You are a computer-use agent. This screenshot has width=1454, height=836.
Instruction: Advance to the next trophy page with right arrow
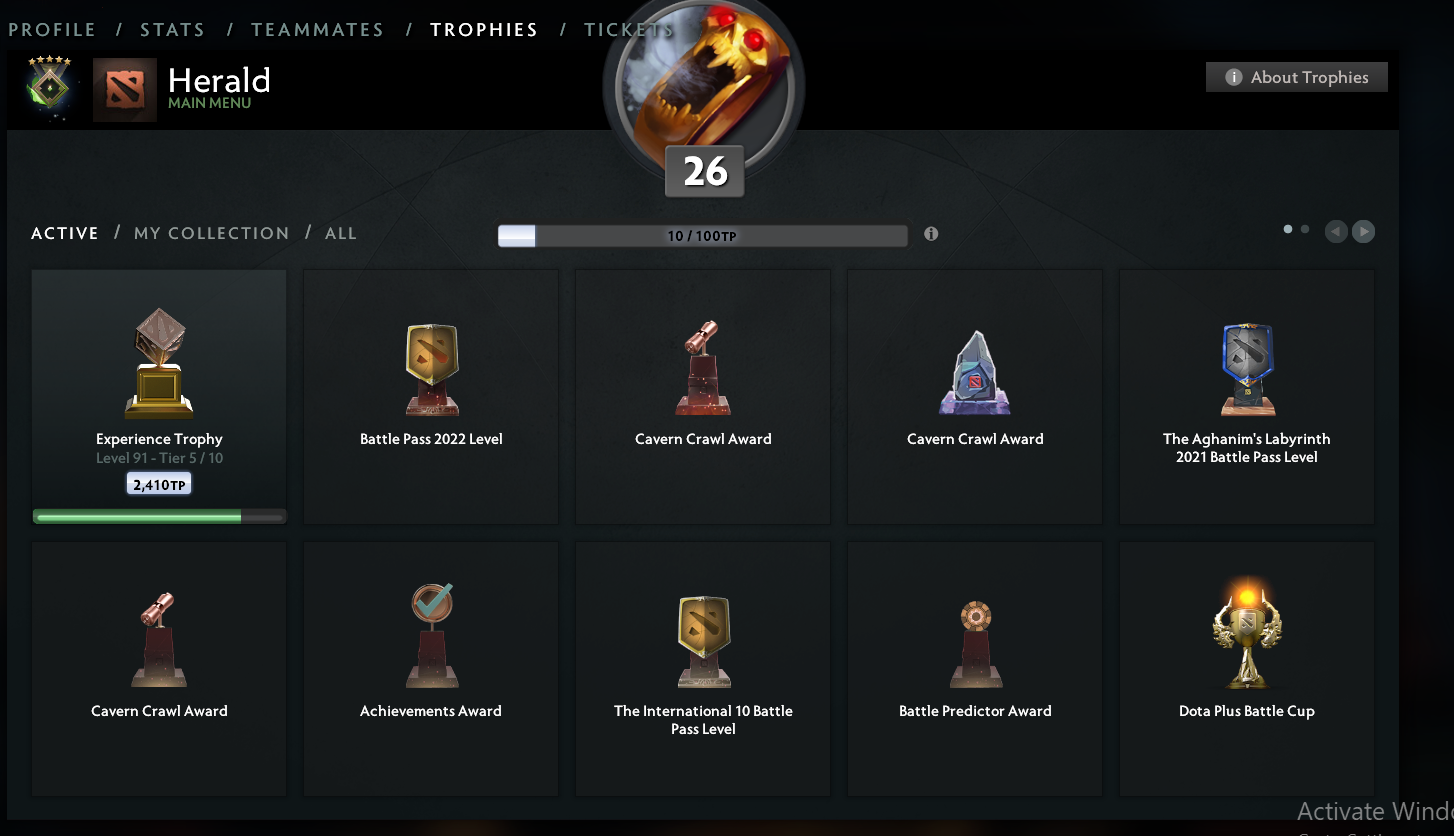click(1363, 231)
